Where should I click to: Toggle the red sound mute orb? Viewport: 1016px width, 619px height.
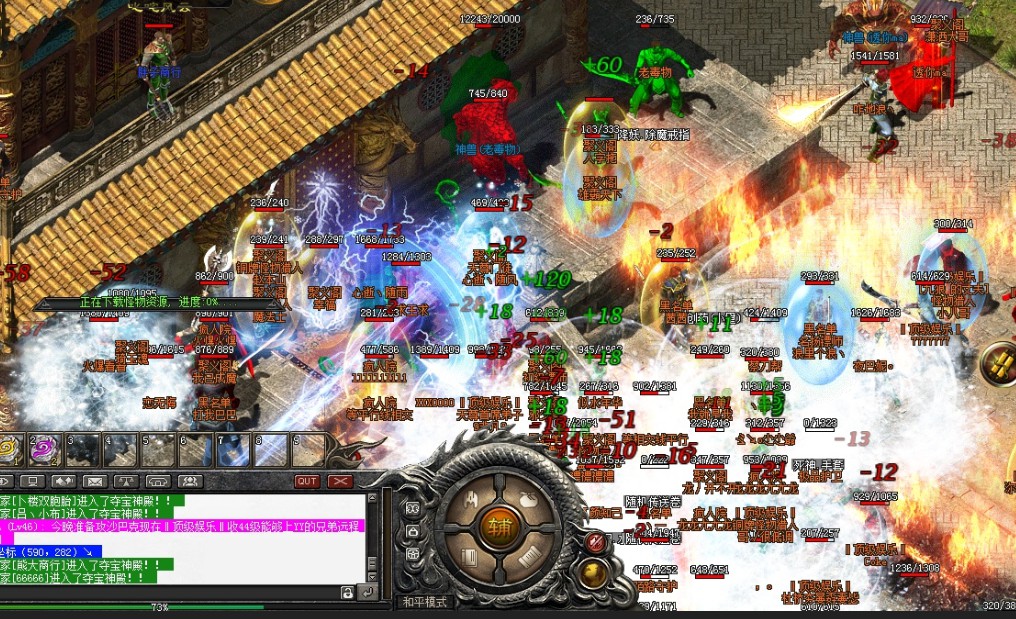click(x=594, y=542)
